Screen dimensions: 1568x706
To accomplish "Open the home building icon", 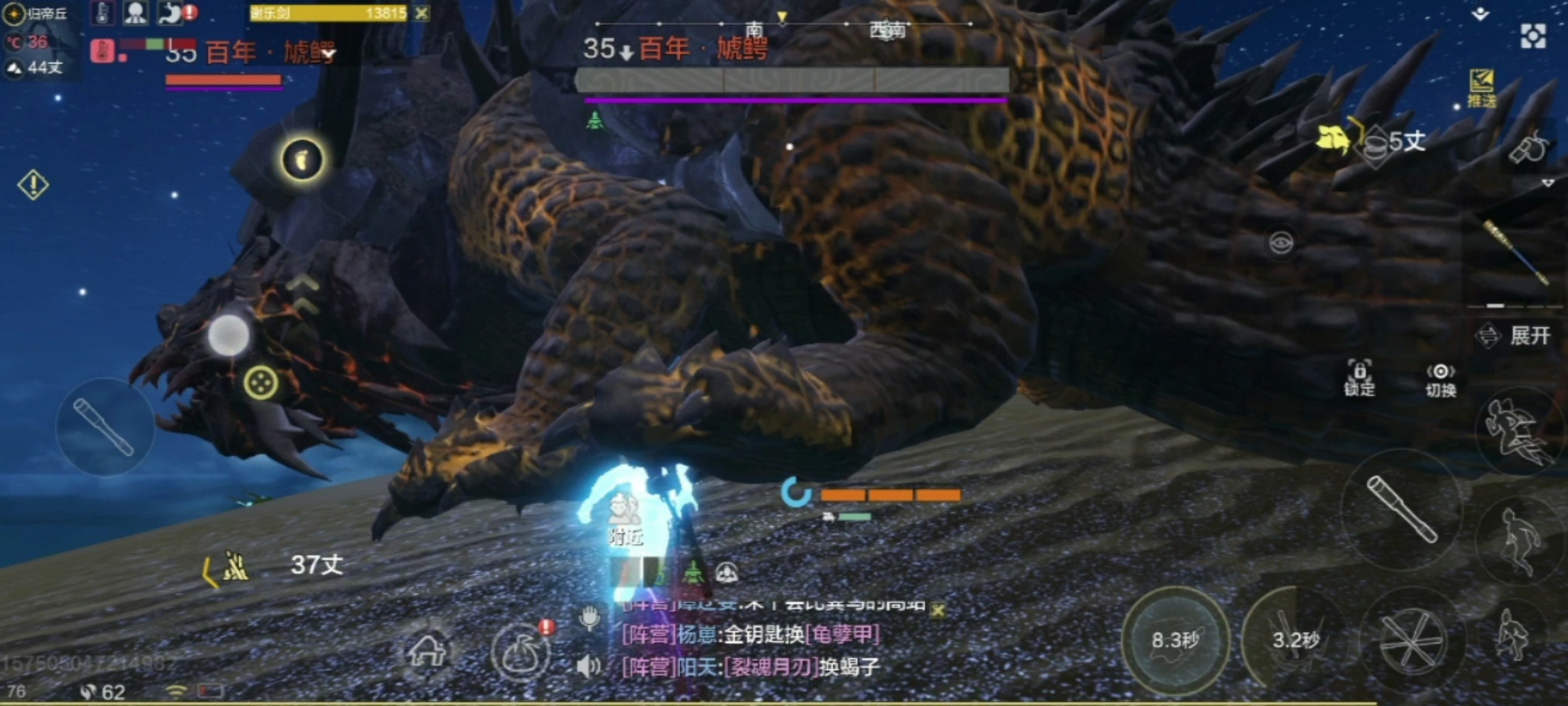I will (427, 650).
